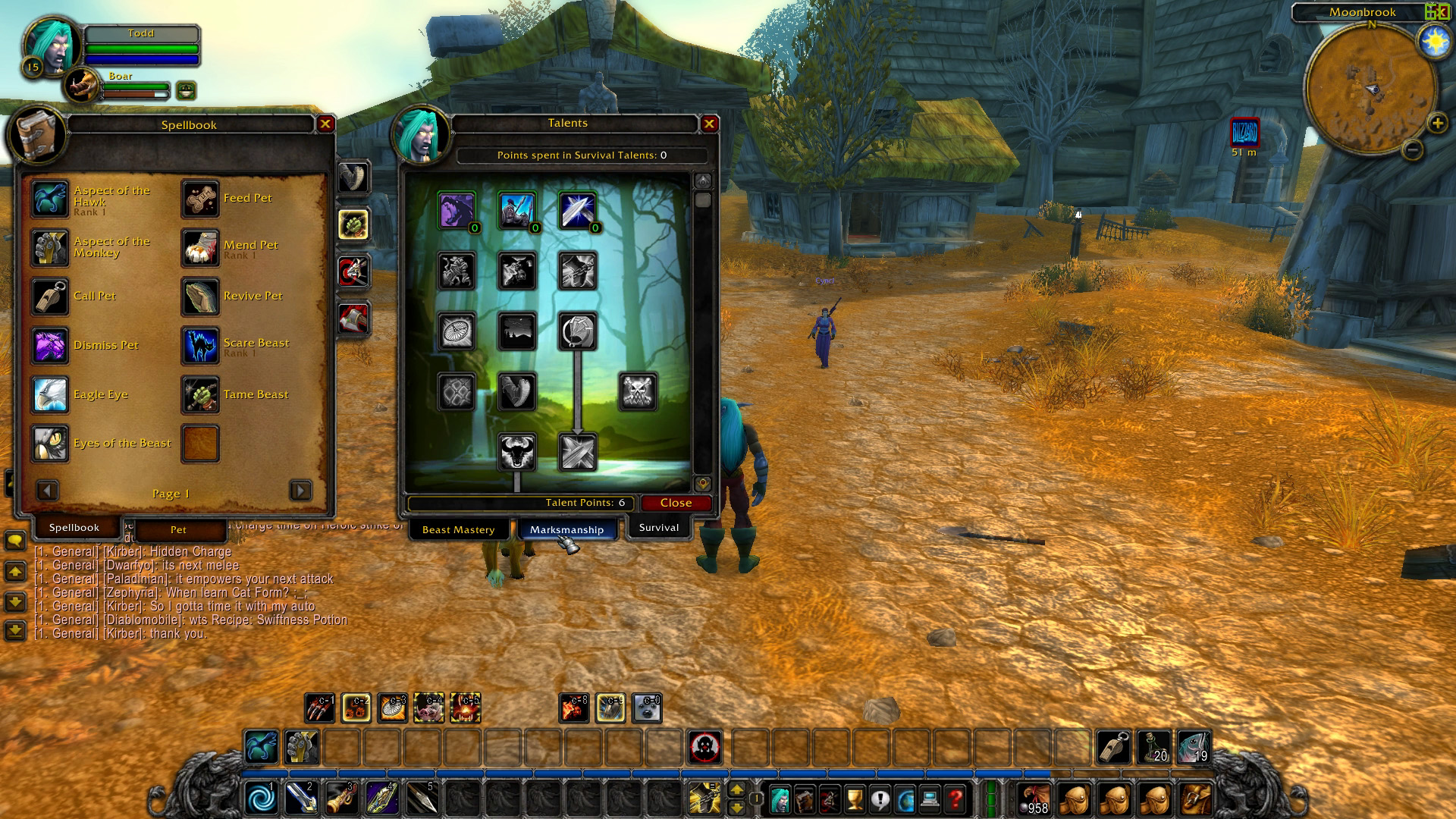
Task: Click the red Close button in Talents
Action: [x=676, y=503]
